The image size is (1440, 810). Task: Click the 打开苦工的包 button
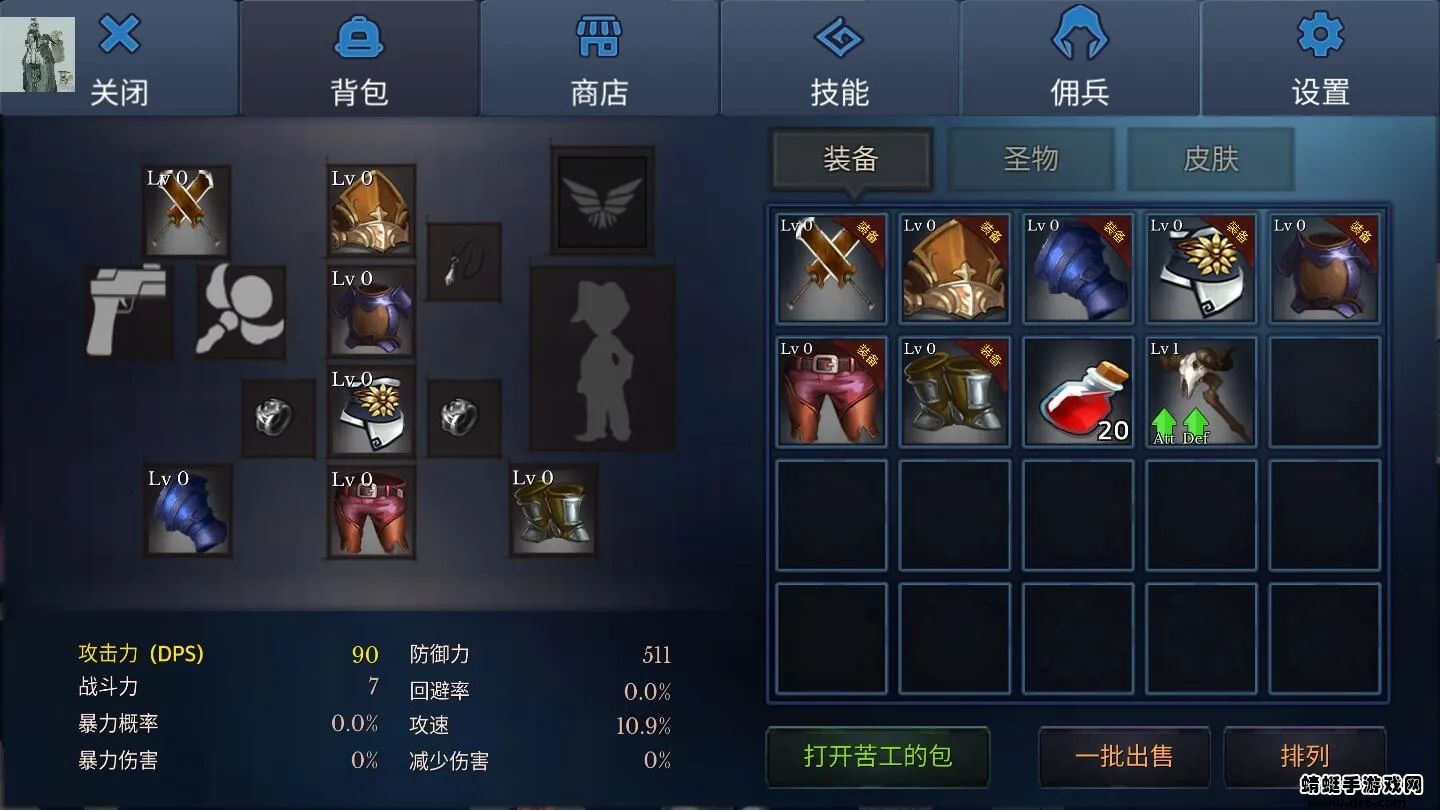pyautogui.click(x=875, y=757)
